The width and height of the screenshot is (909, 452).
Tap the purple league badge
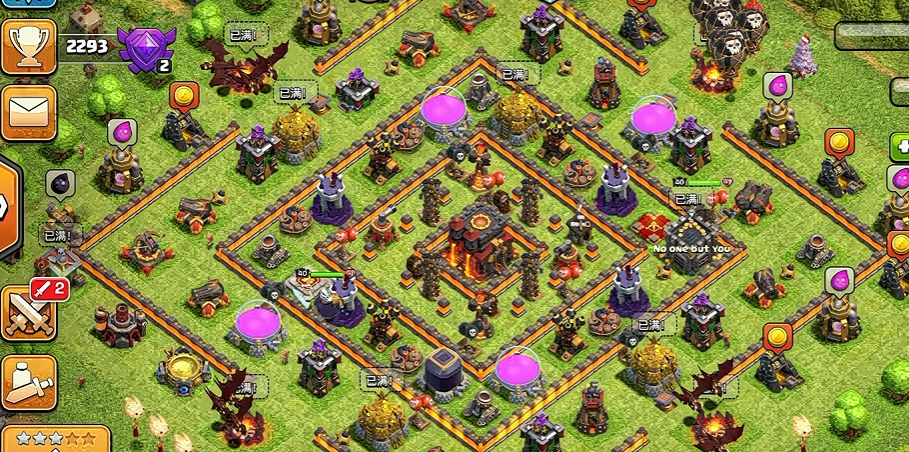(x=140, y=48)
